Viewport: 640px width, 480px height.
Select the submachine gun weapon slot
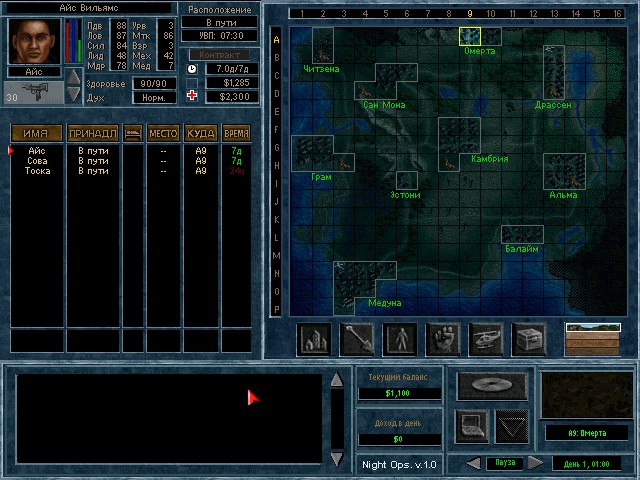click(x=35, y=93)
